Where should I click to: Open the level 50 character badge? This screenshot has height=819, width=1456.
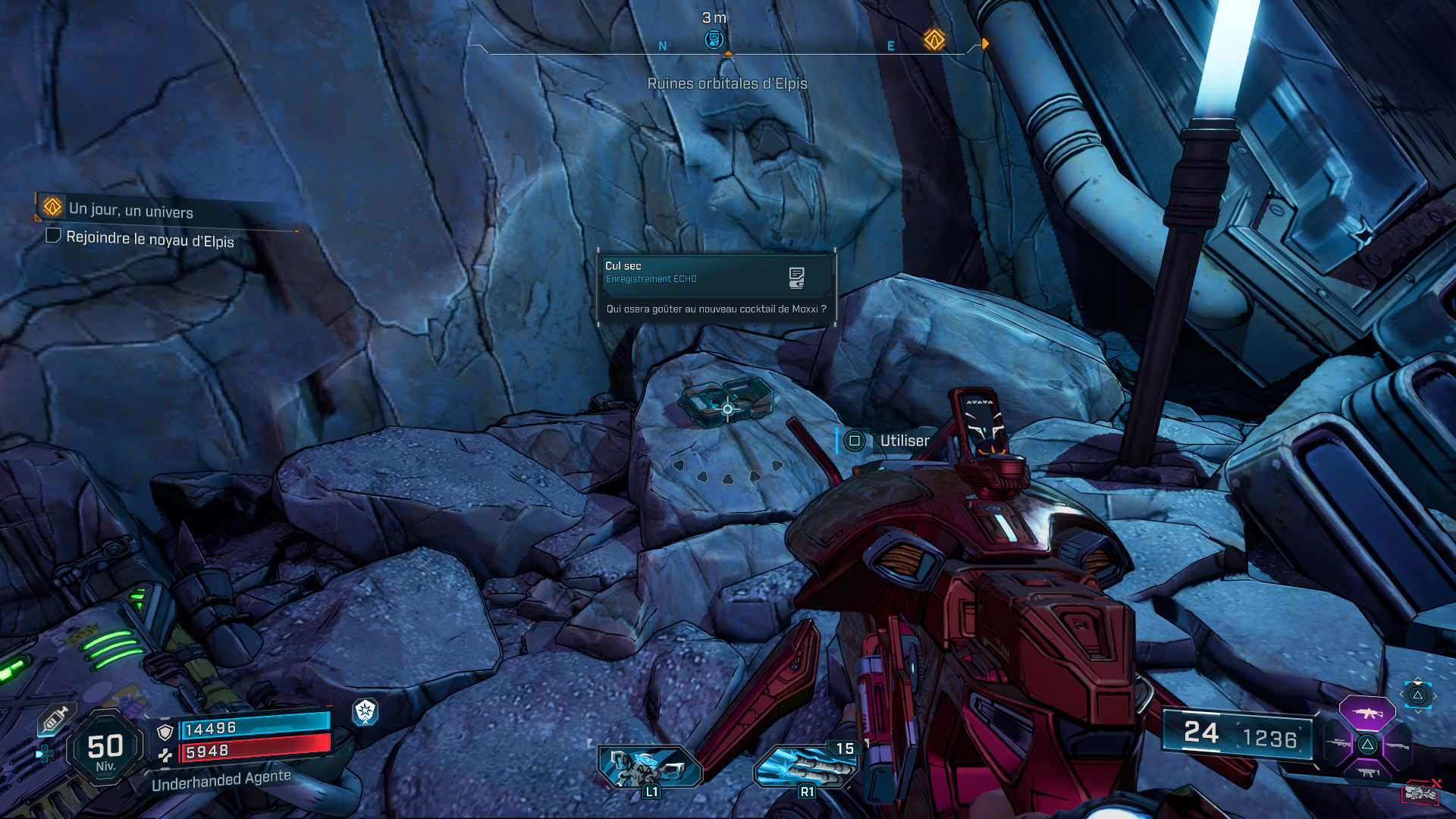(105, 749)
